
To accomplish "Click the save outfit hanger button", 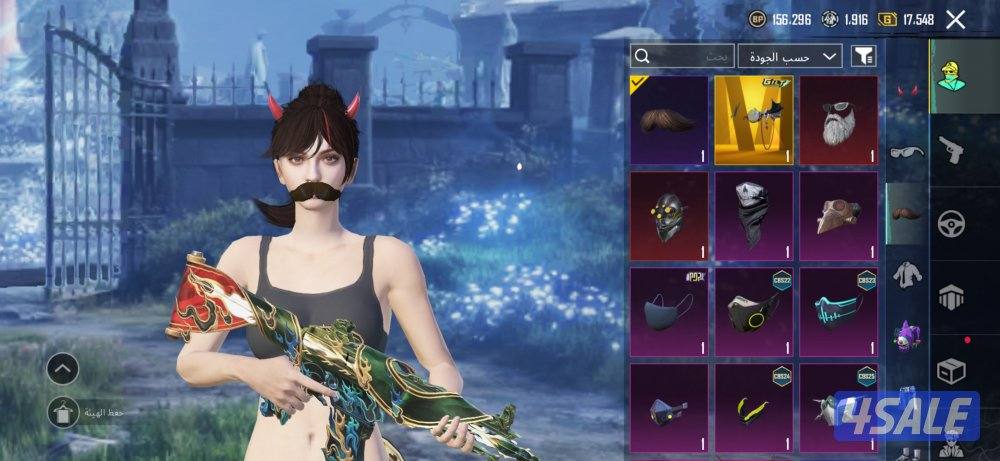I will 63,409.
